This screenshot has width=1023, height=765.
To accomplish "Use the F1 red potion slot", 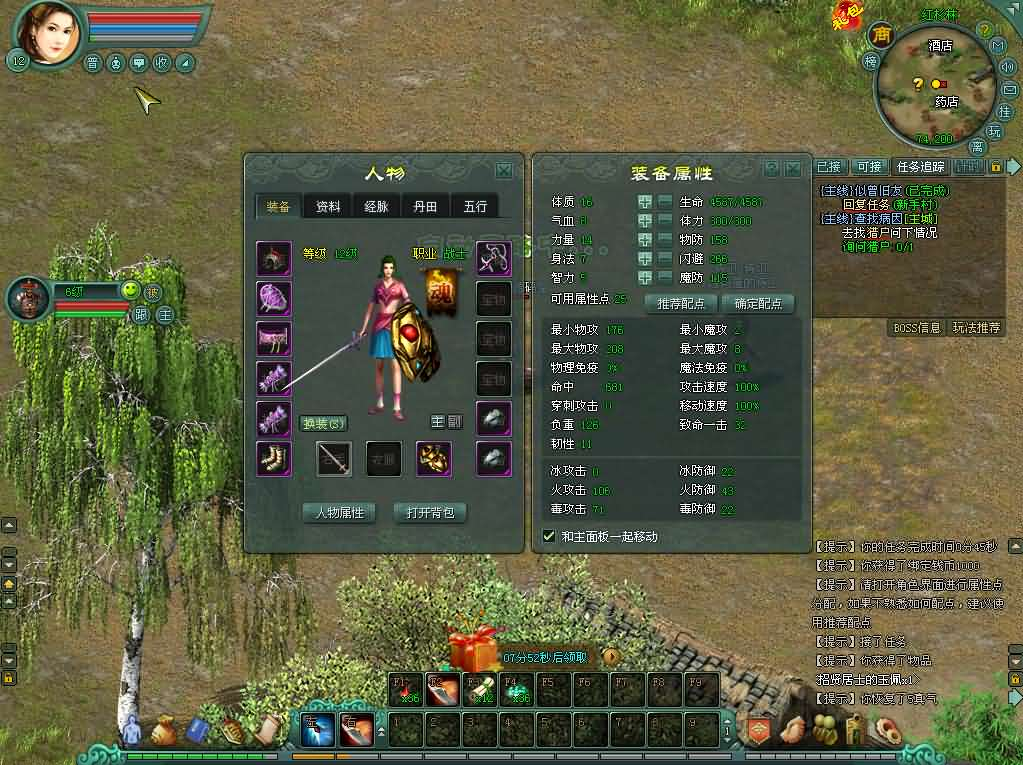I will coord(405,690).
